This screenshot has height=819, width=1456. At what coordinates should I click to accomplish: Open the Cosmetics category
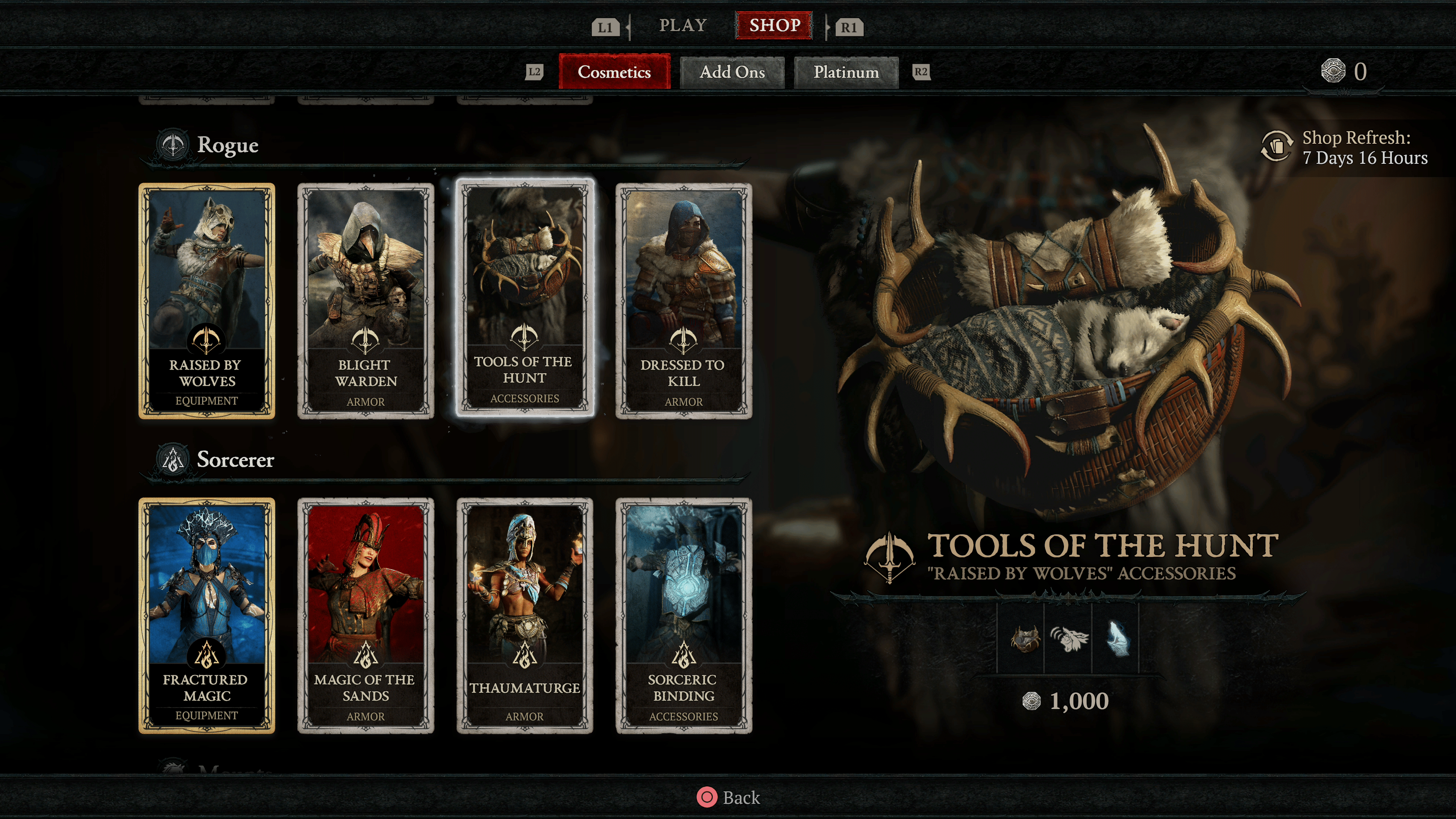pos(614,72)
